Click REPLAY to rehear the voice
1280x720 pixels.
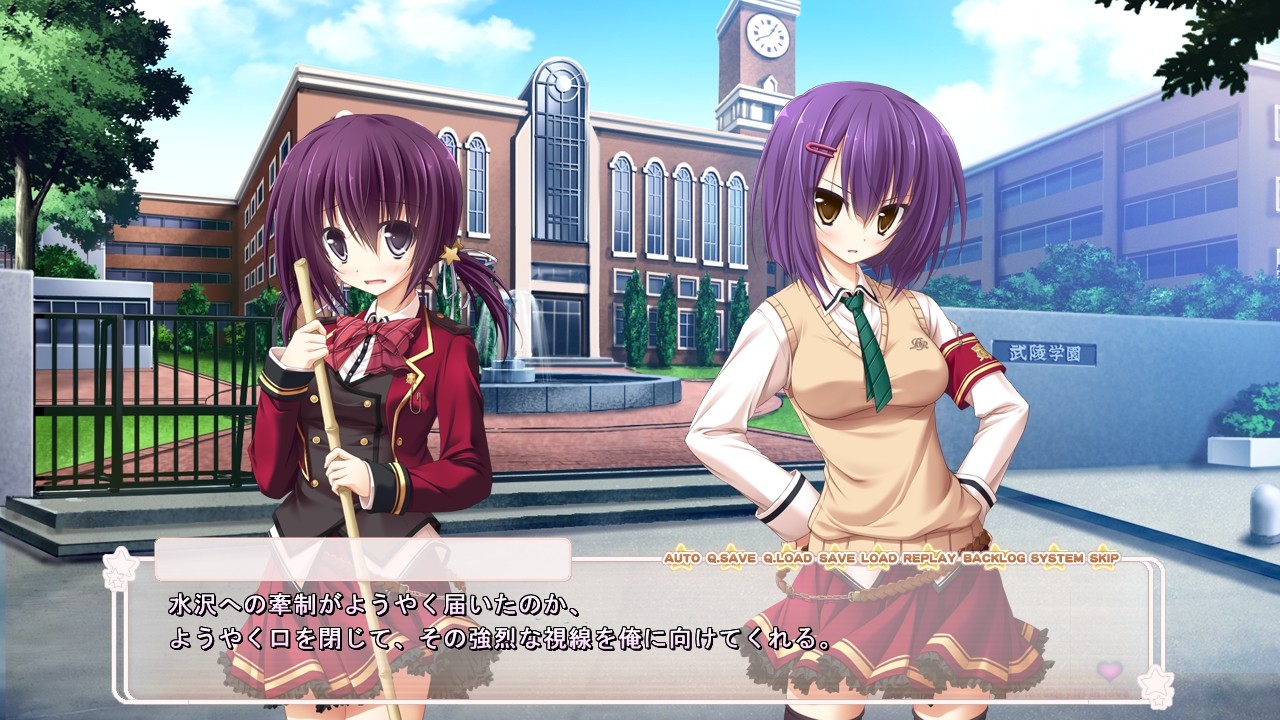[x=930, y=557]
